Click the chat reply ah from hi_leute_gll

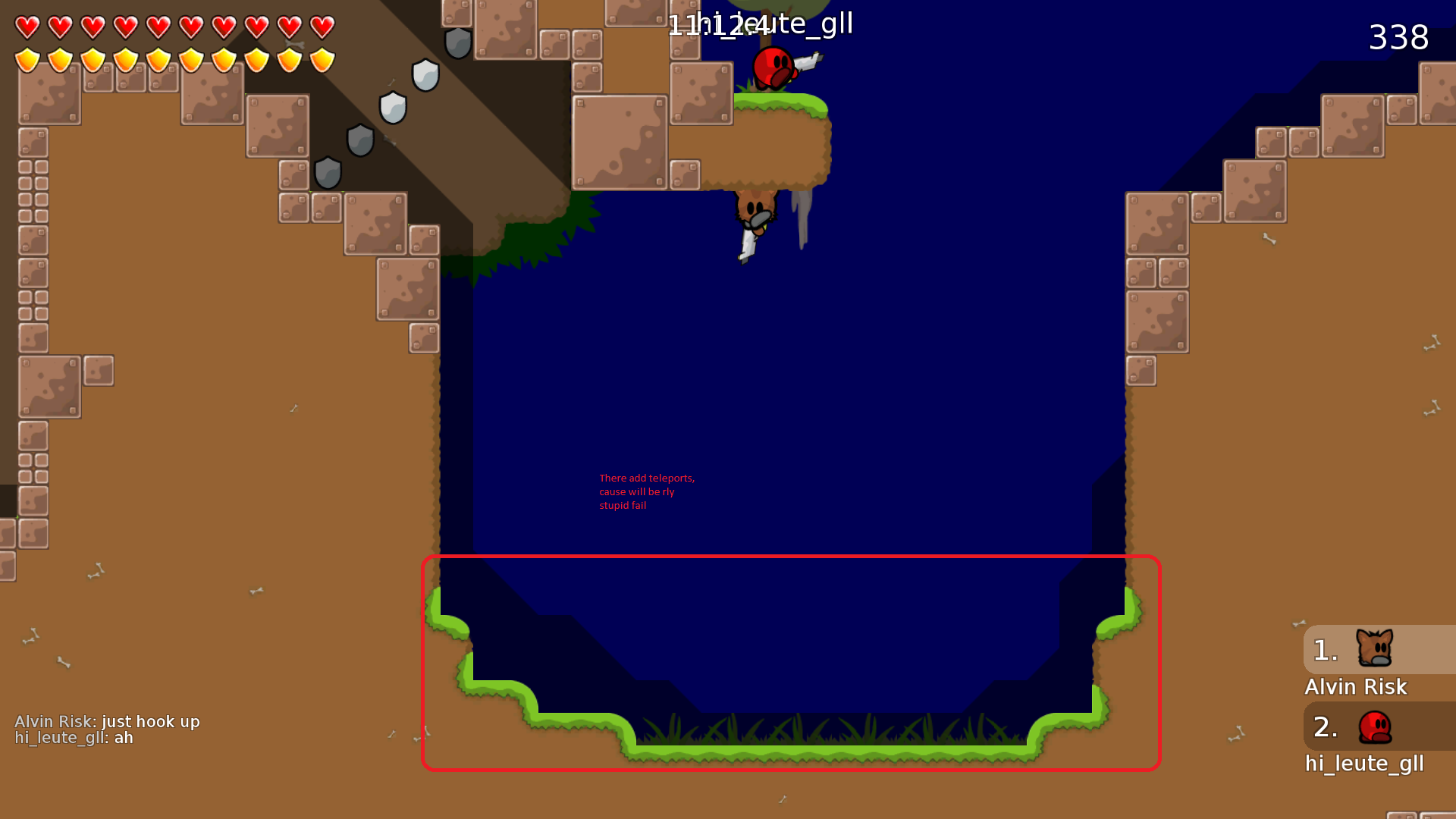[x=74, y=737]
